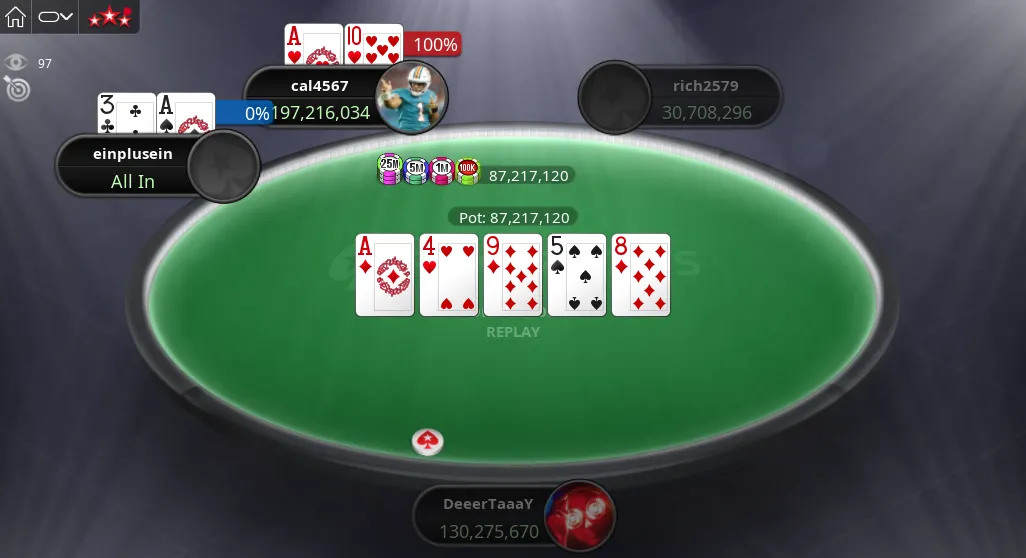This screenshot has height=558, width=1026.
Task: Select player DeeerTaaaY's seat panel
Action: [x=487, y=517]
